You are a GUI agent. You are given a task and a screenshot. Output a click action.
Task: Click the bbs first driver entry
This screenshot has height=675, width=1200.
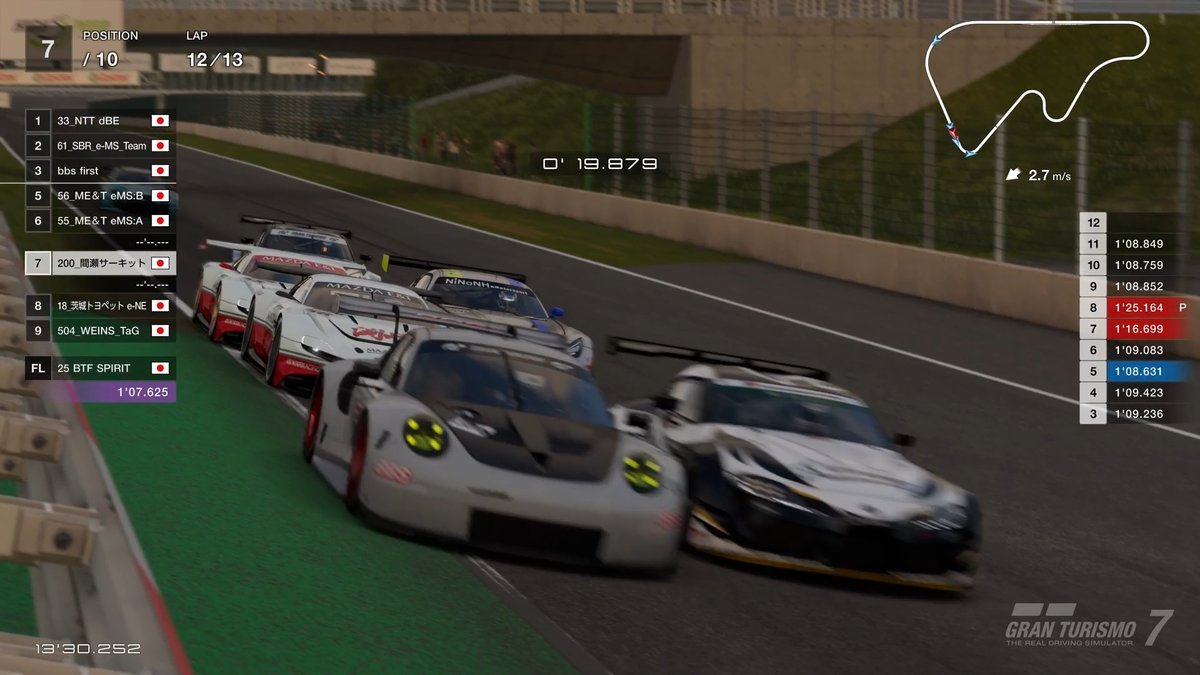pyautogui.click(x=100, y=171)
